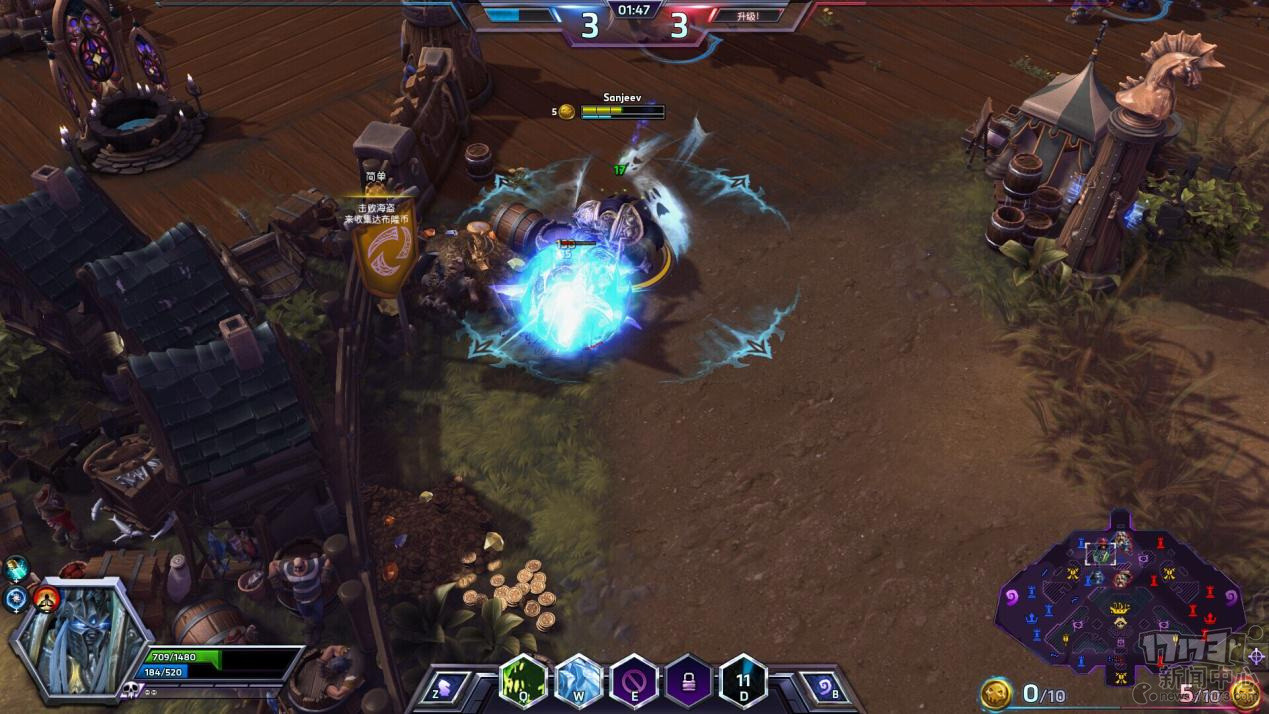Screen dimensions: 1269x714
Task: Cast the icy W ability
Action: (578, 682)
